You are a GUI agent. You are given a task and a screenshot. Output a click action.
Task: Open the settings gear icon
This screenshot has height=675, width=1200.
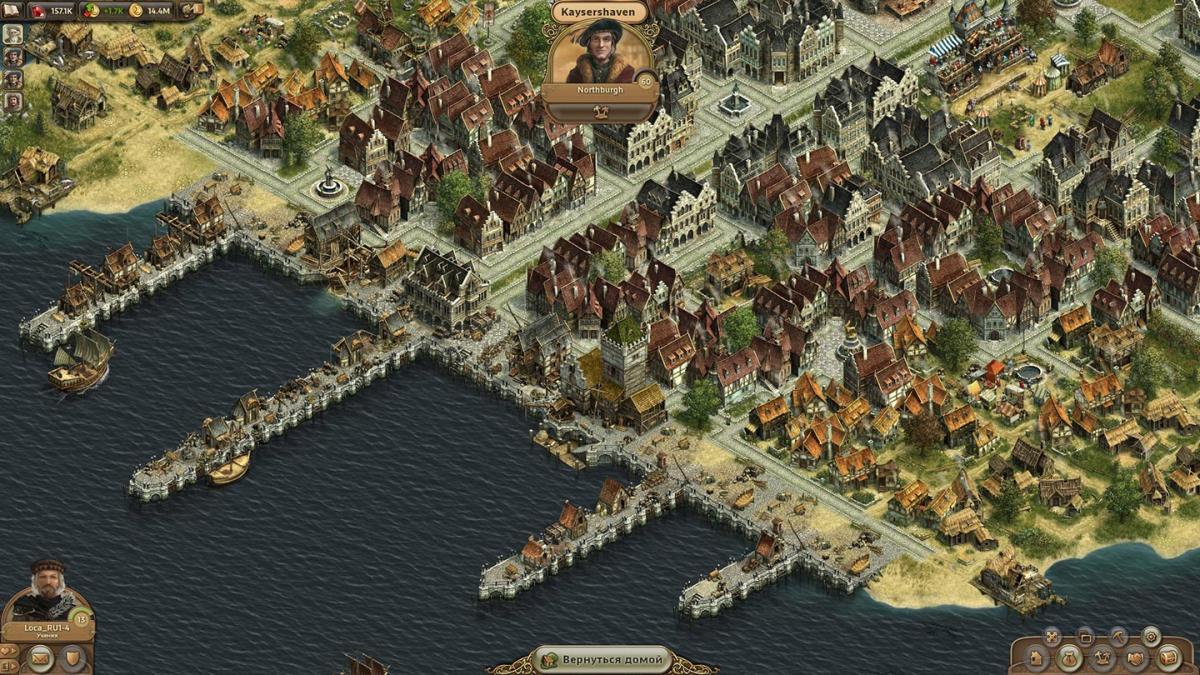click(1151, 636)
